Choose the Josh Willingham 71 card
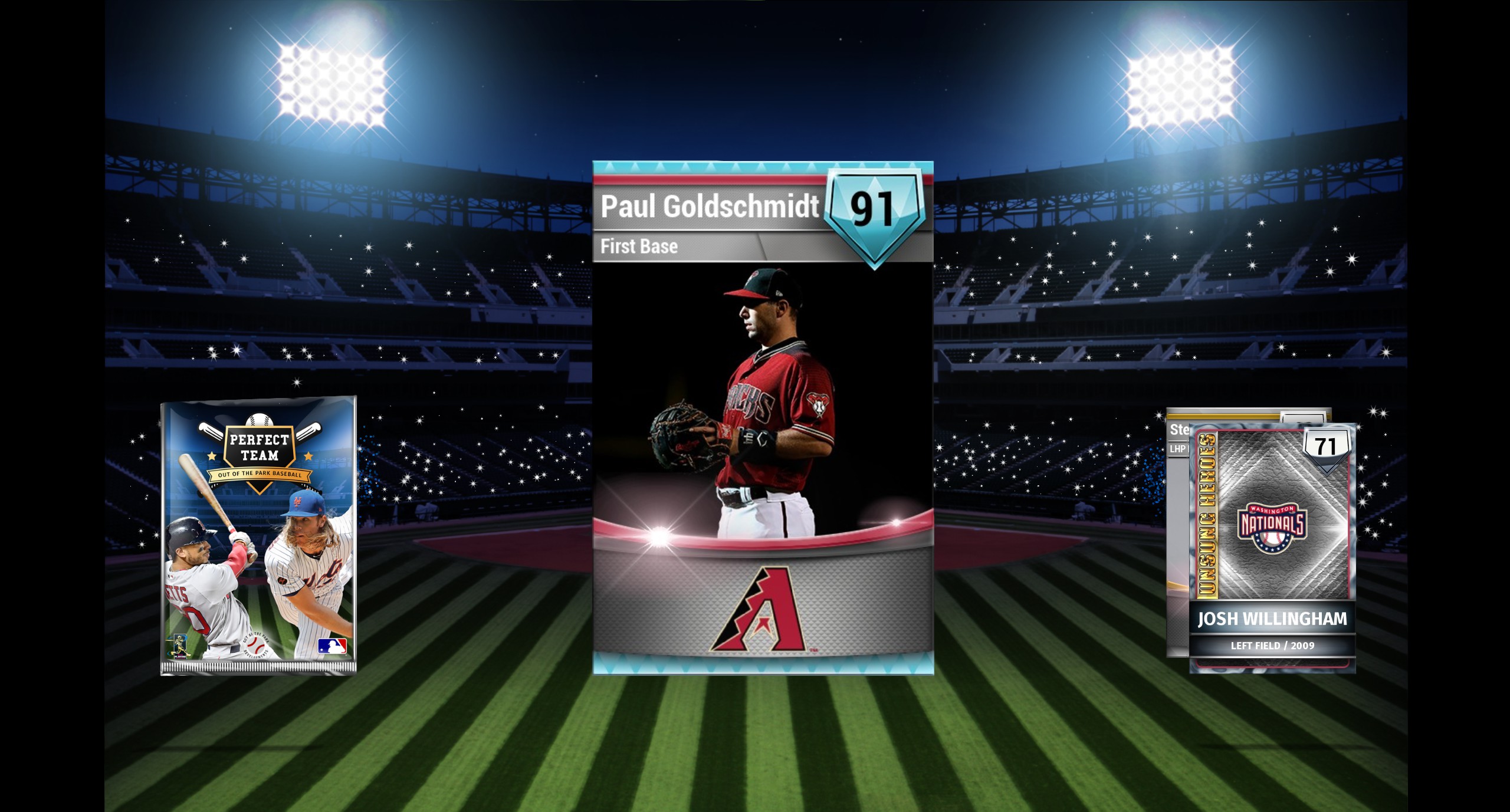Image resolution: width=1510 pixels, height=812 pixels. click(1272, 548)
